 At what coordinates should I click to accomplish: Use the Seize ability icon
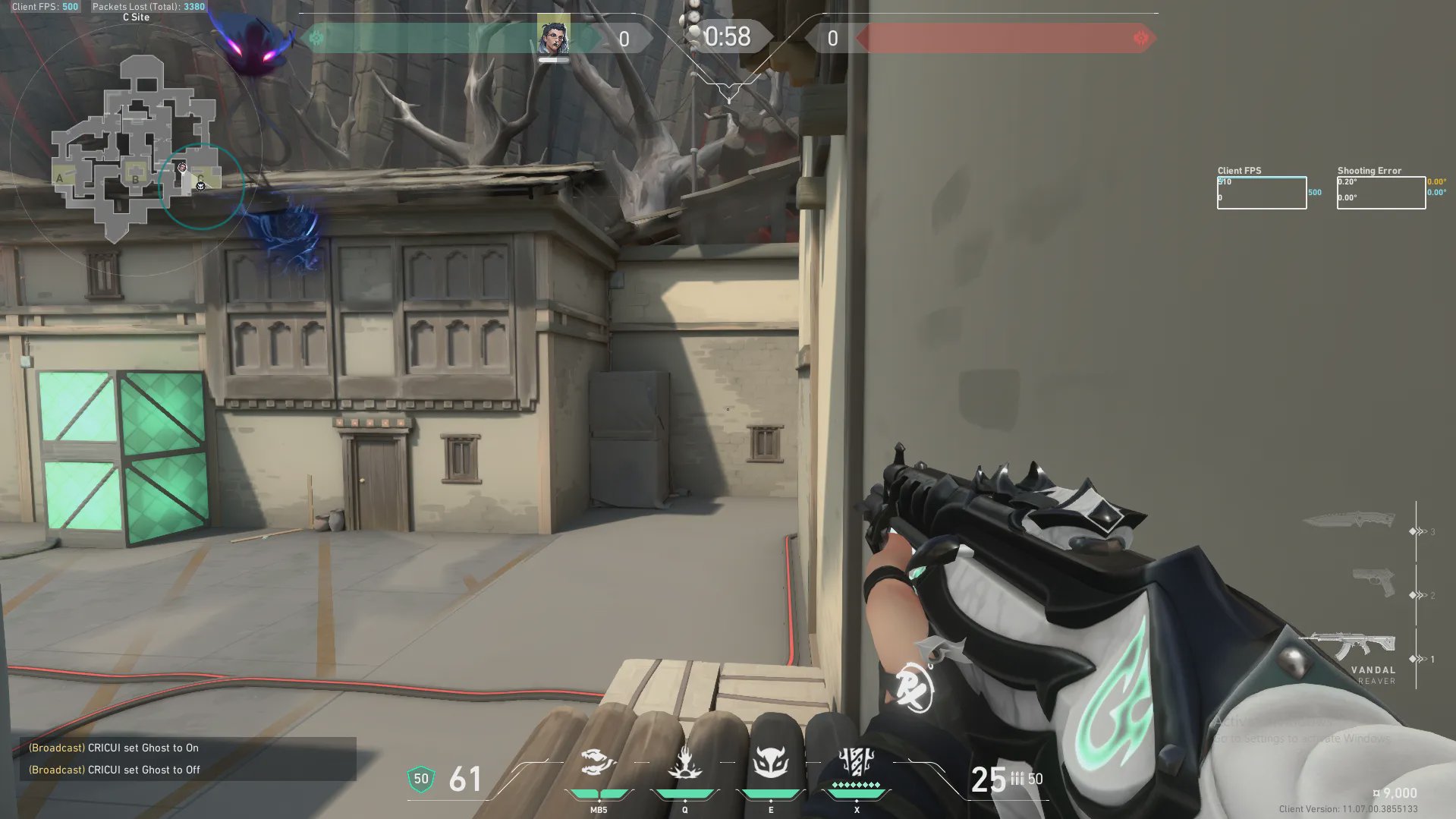coord(684,762)
